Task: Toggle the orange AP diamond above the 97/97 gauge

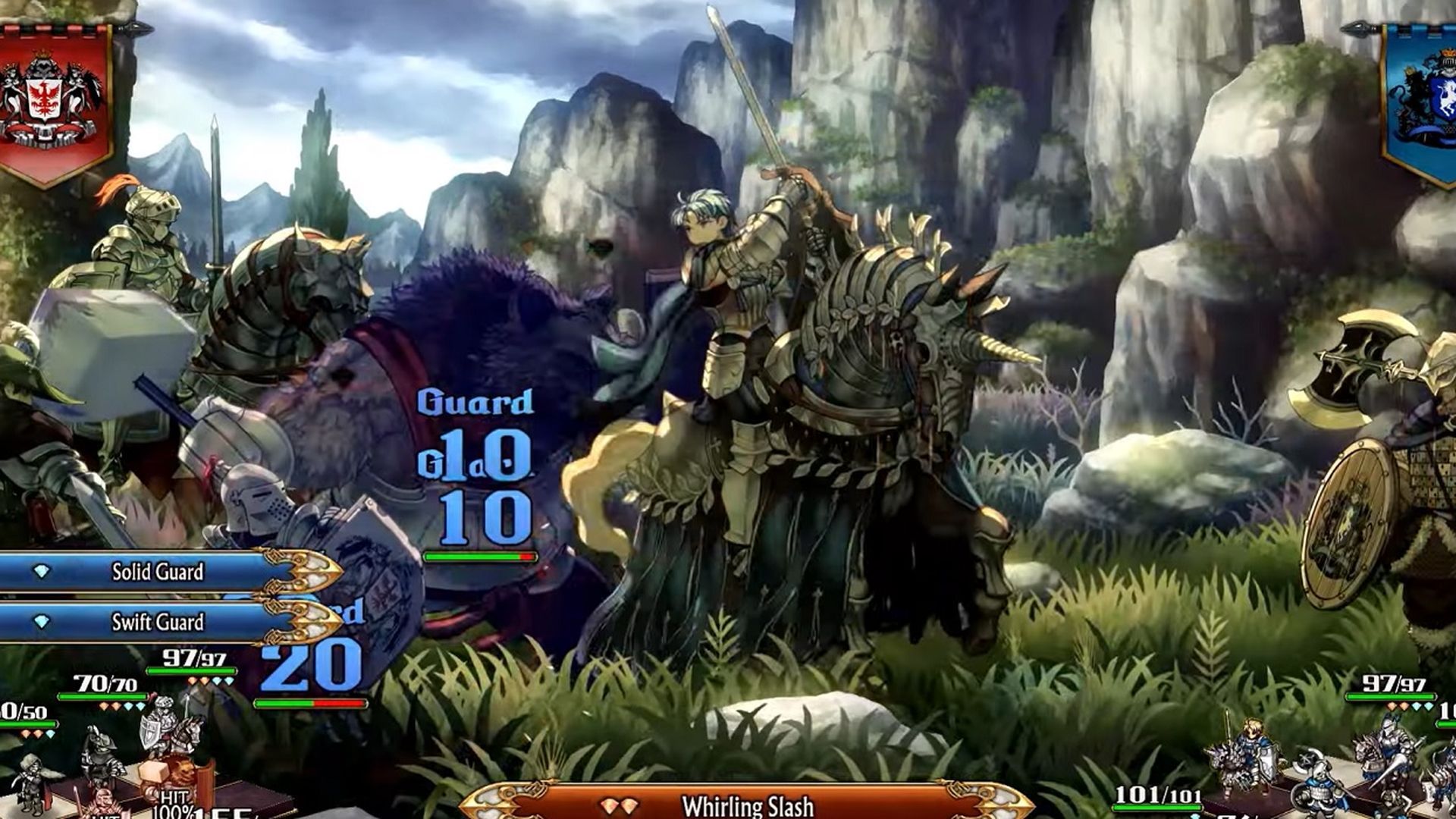Action: coord(192,681)
